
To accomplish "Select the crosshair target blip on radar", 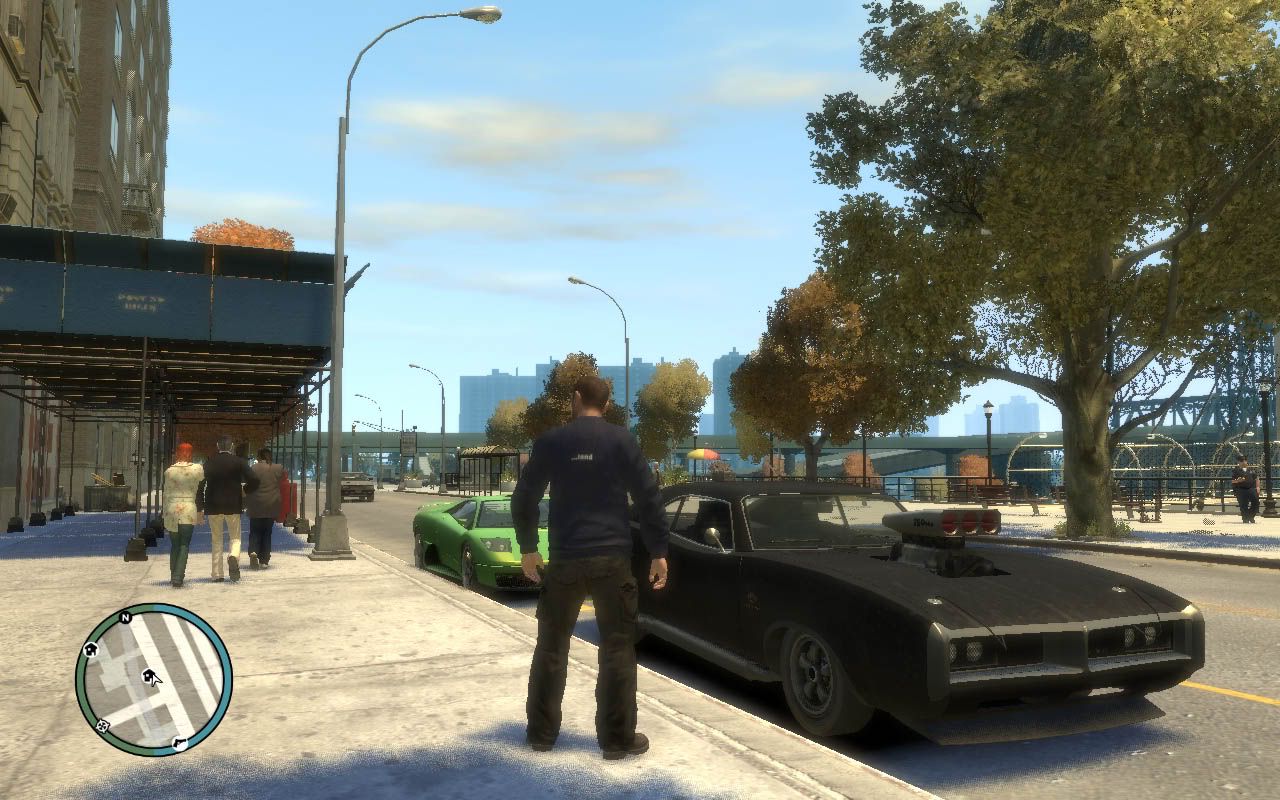I will pyautogui.click(x=101, y=726).
